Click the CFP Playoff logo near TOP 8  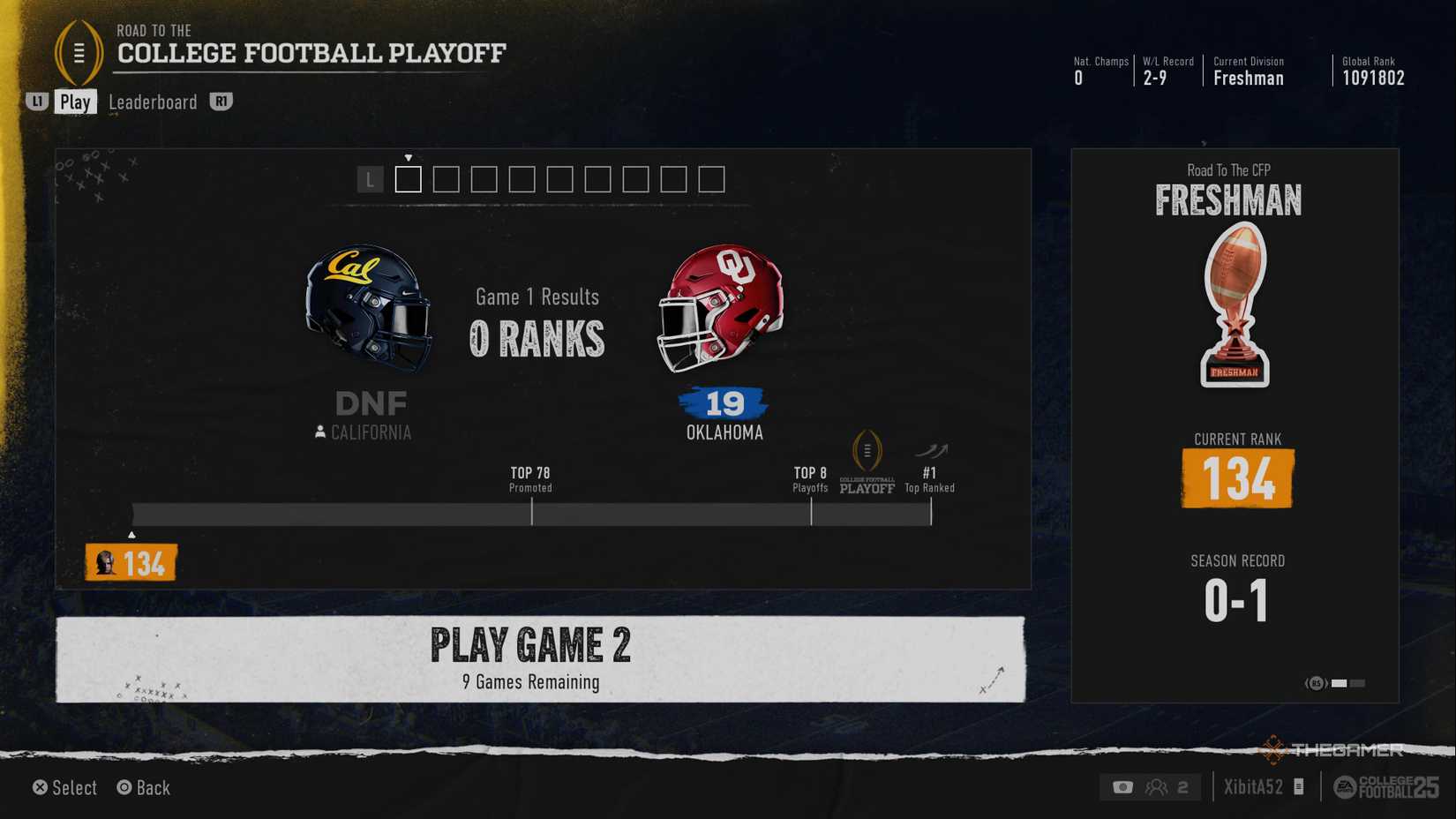click(x=866, y=463)
